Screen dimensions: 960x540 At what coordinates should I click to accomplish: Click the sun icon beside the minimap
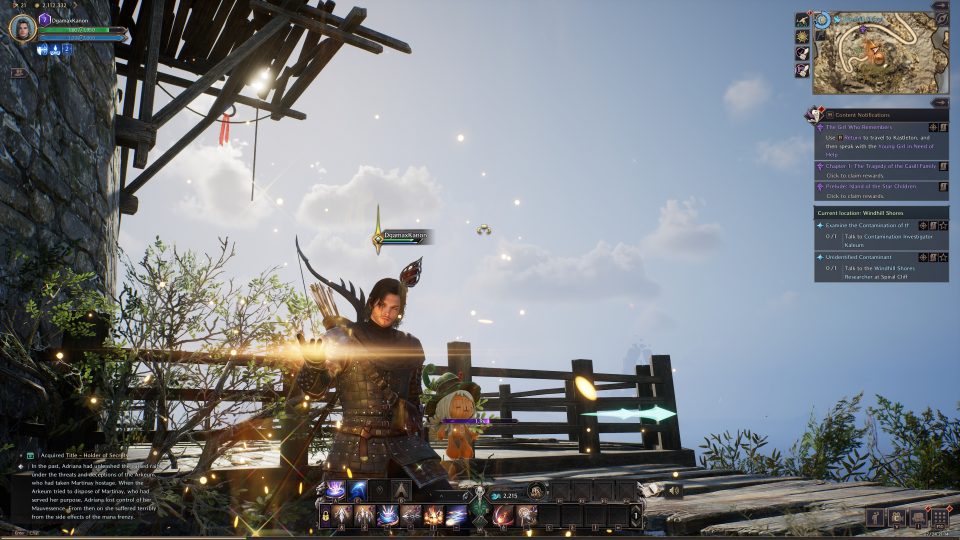tap(802, 36)
